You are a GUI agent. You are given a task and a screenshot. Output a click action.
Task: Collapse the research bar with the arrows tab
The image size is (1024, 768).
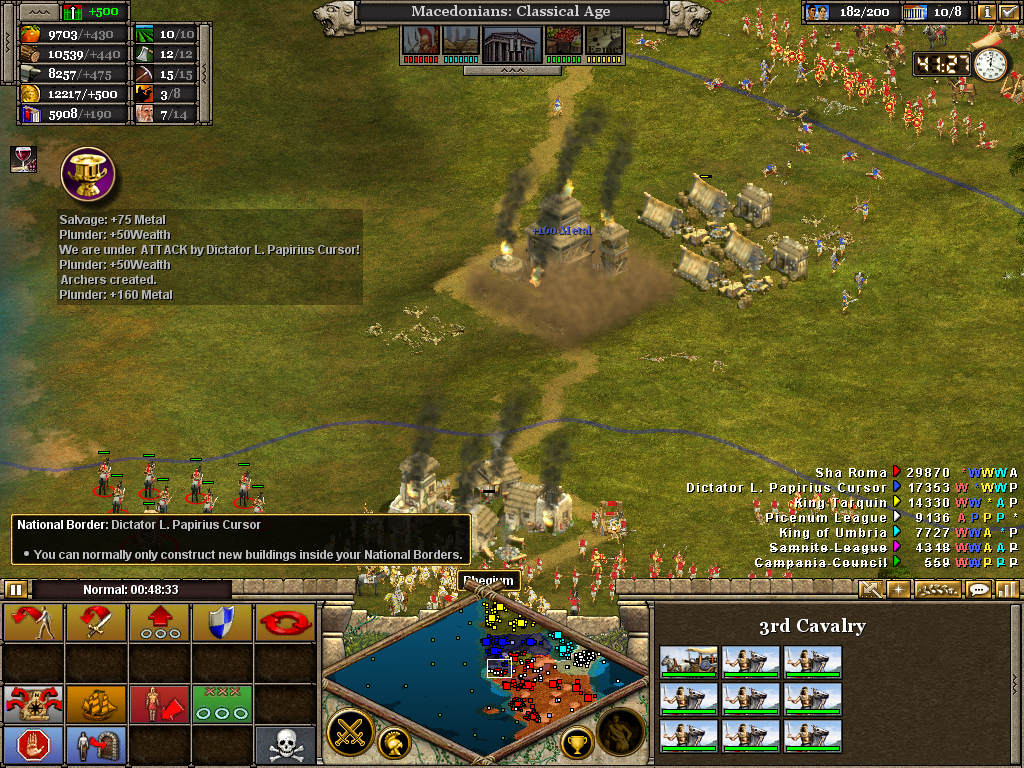(511, 71)
